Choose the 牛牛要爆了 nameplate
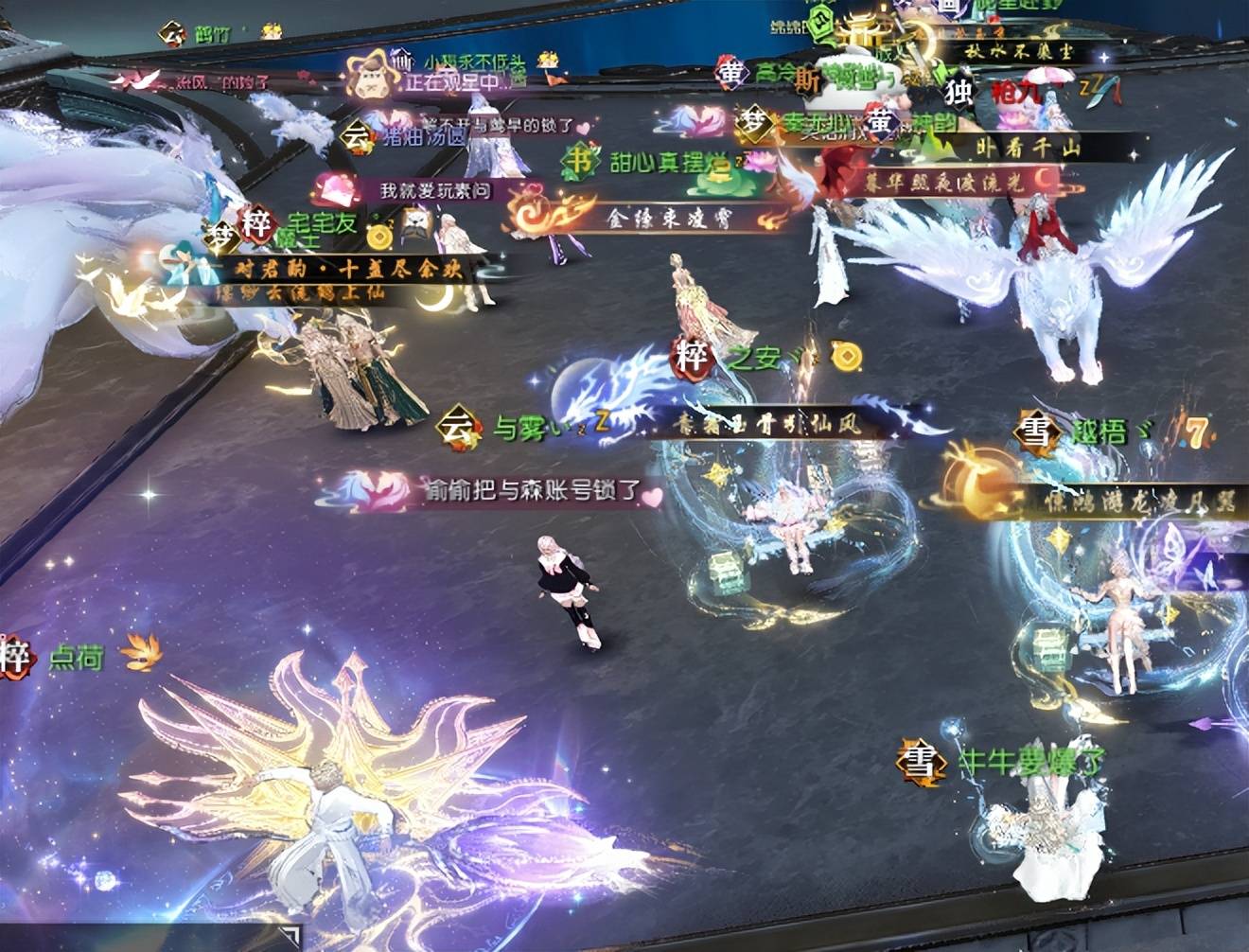The width and height of the screenshot is (1249, 952). click(1029, 761)
